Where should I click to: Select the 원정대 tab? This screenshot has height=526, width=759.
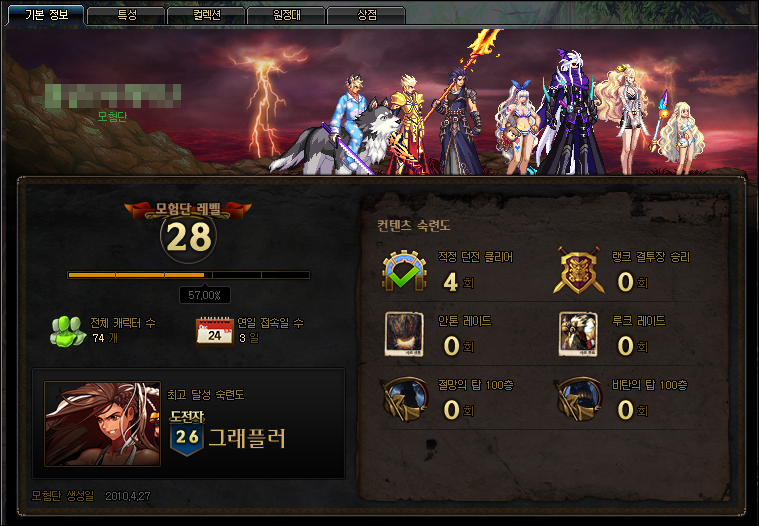coord(287,15)
